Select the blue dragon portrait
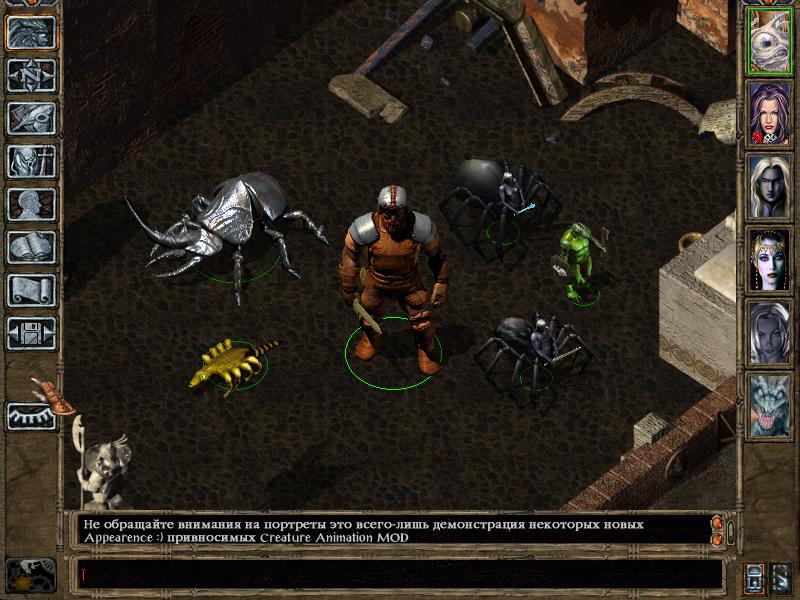 (769, 406)
